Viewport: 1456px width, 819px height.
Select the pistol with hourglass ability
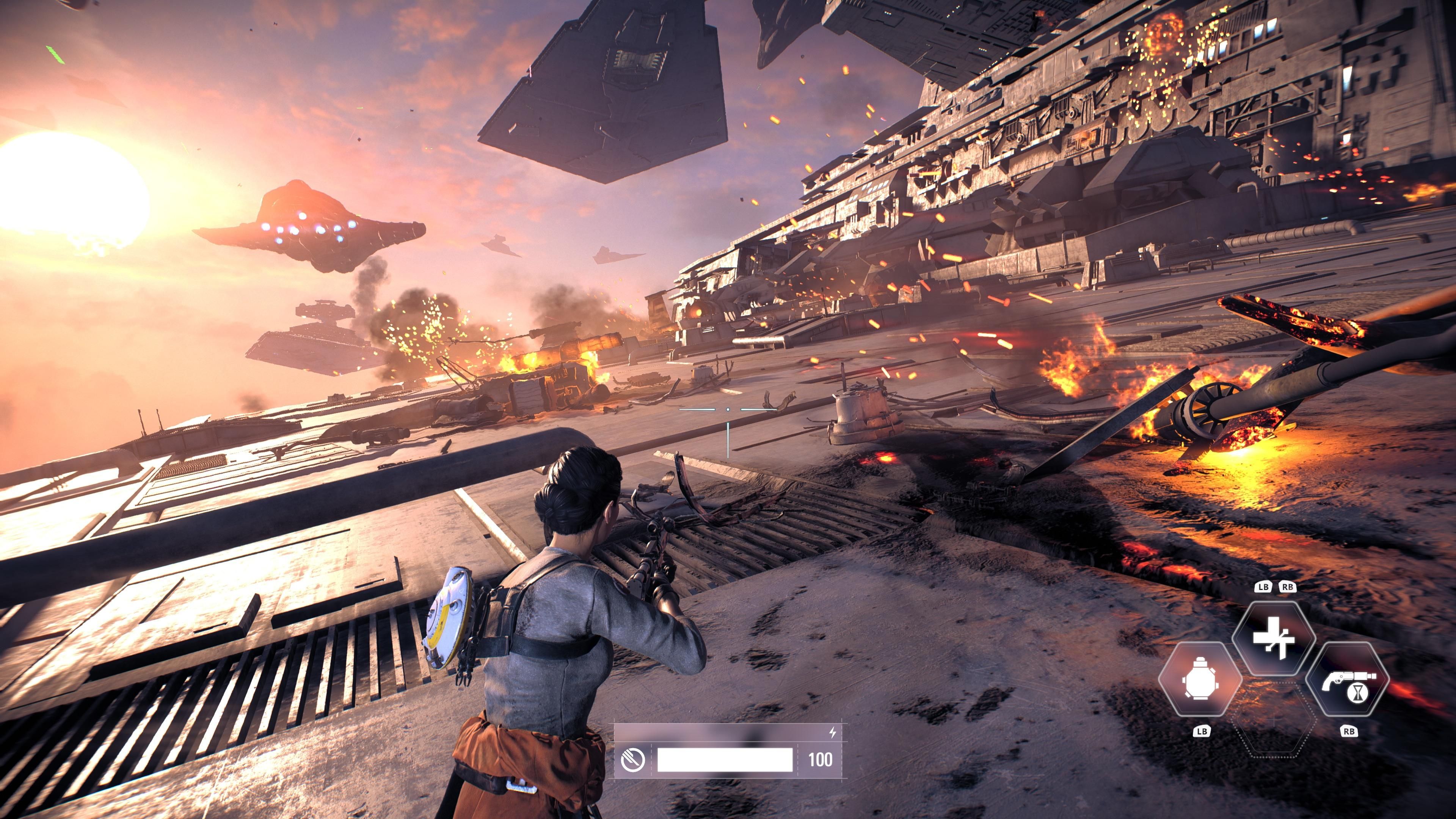[1348, 680]
